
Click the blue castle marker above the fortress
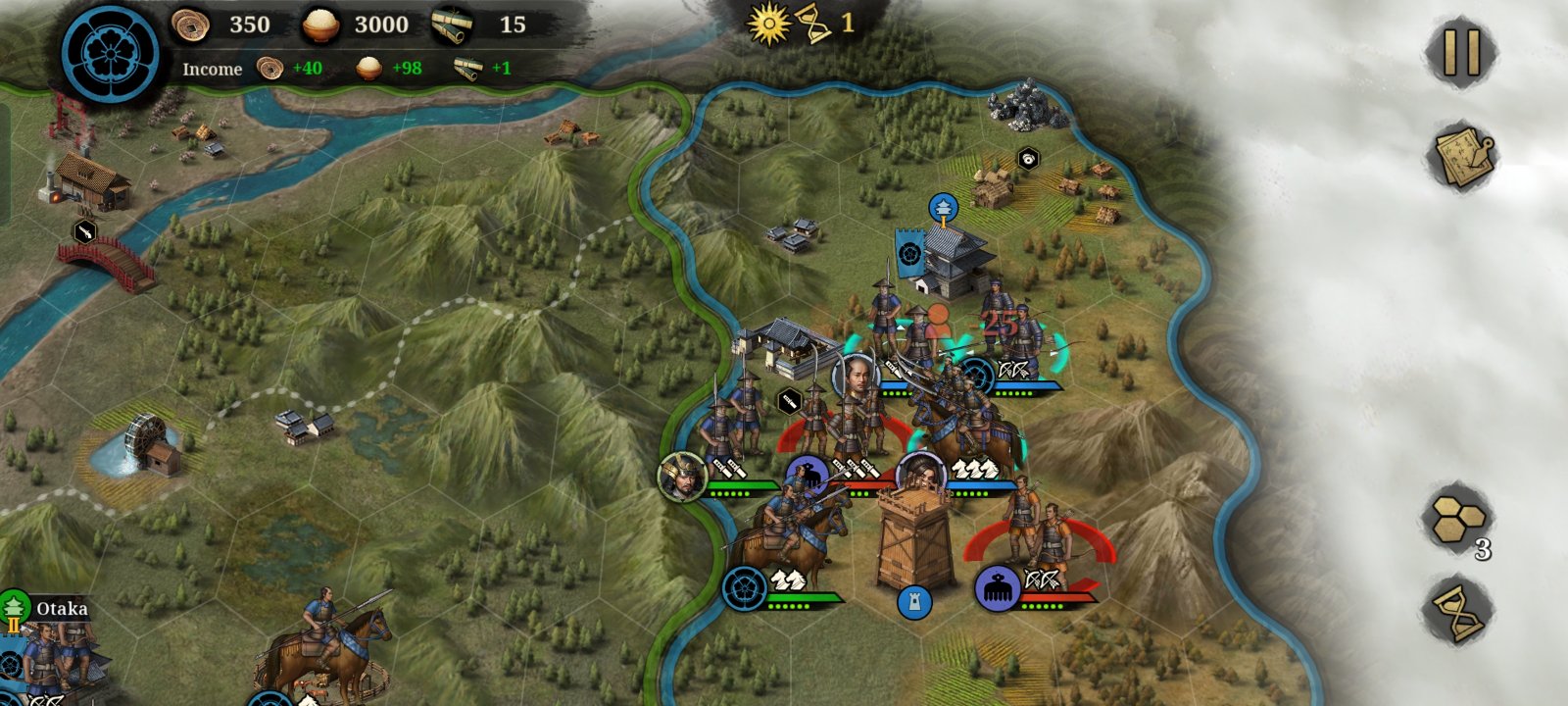[943, 207]
